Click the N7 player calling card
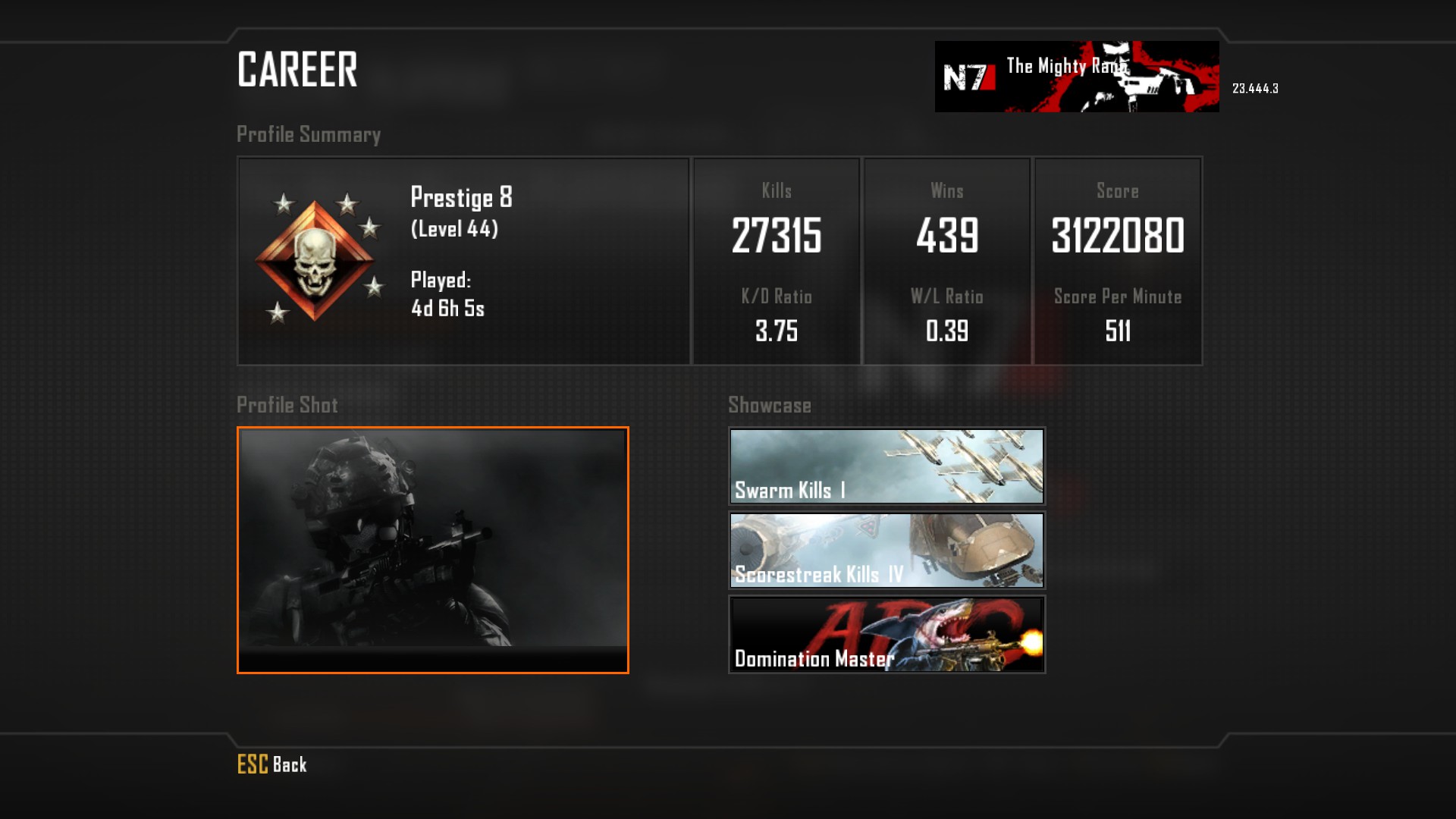1456x819 pixels. tap(1076, 77)
